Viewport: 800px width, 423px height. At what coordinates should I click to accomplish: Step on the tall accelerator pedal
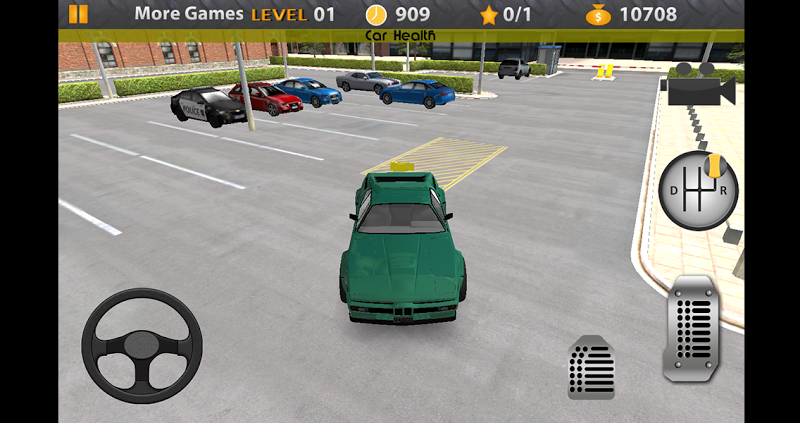[x=691, y=329]
